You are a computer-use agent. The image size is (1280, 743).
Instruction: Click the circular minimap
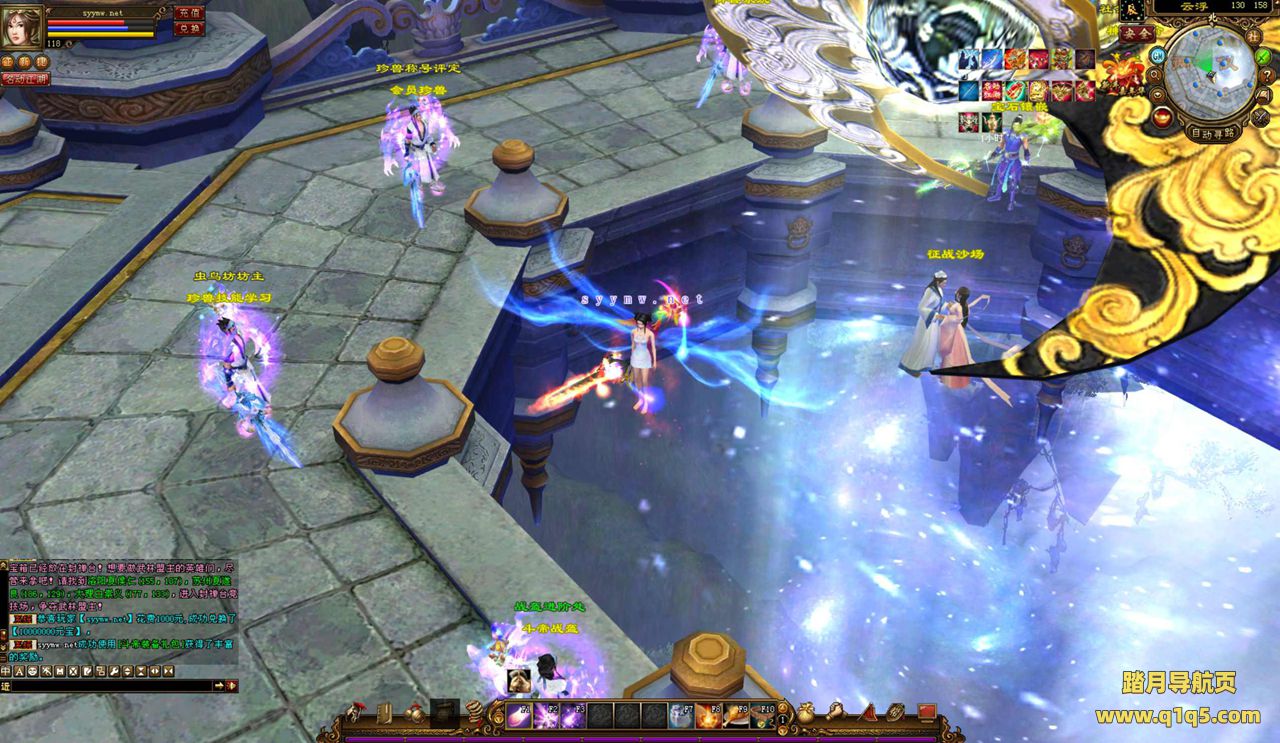pyautogui.click(x=1211, y=71)
